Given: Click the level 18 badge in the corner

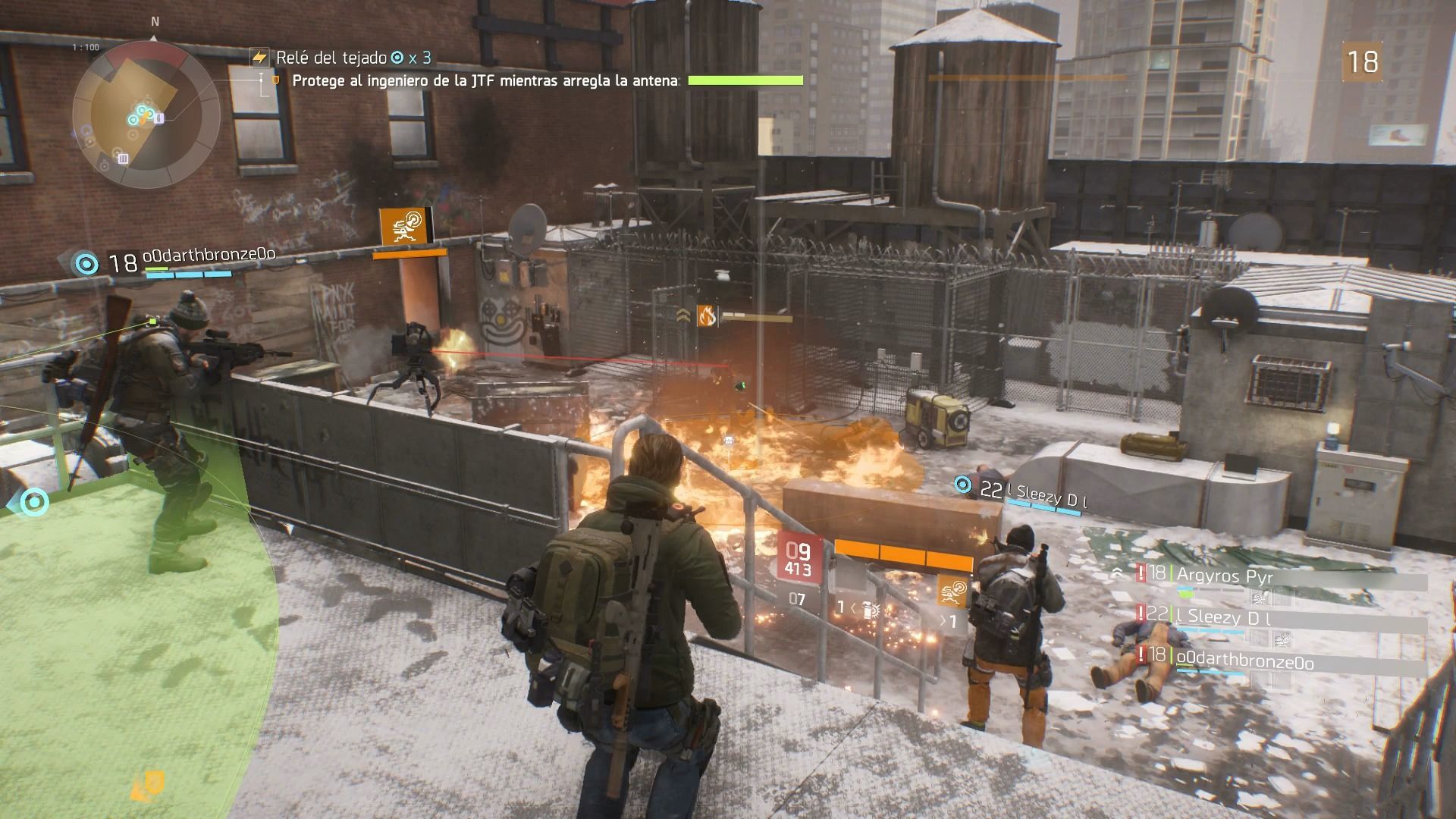Looking at the screenshot, I should point(1361,62).
